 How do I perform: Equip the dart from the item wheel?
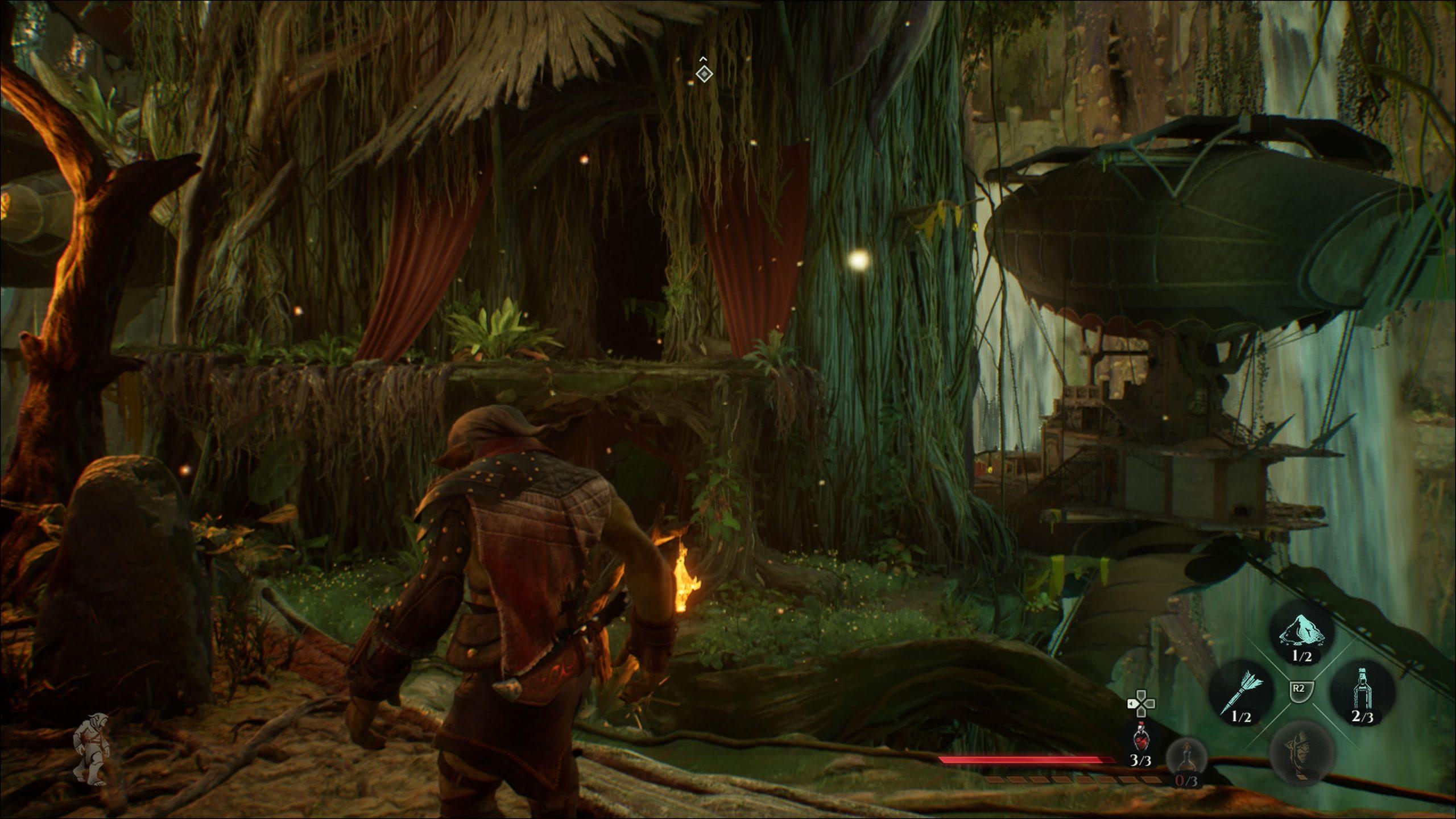point(1241,690)
